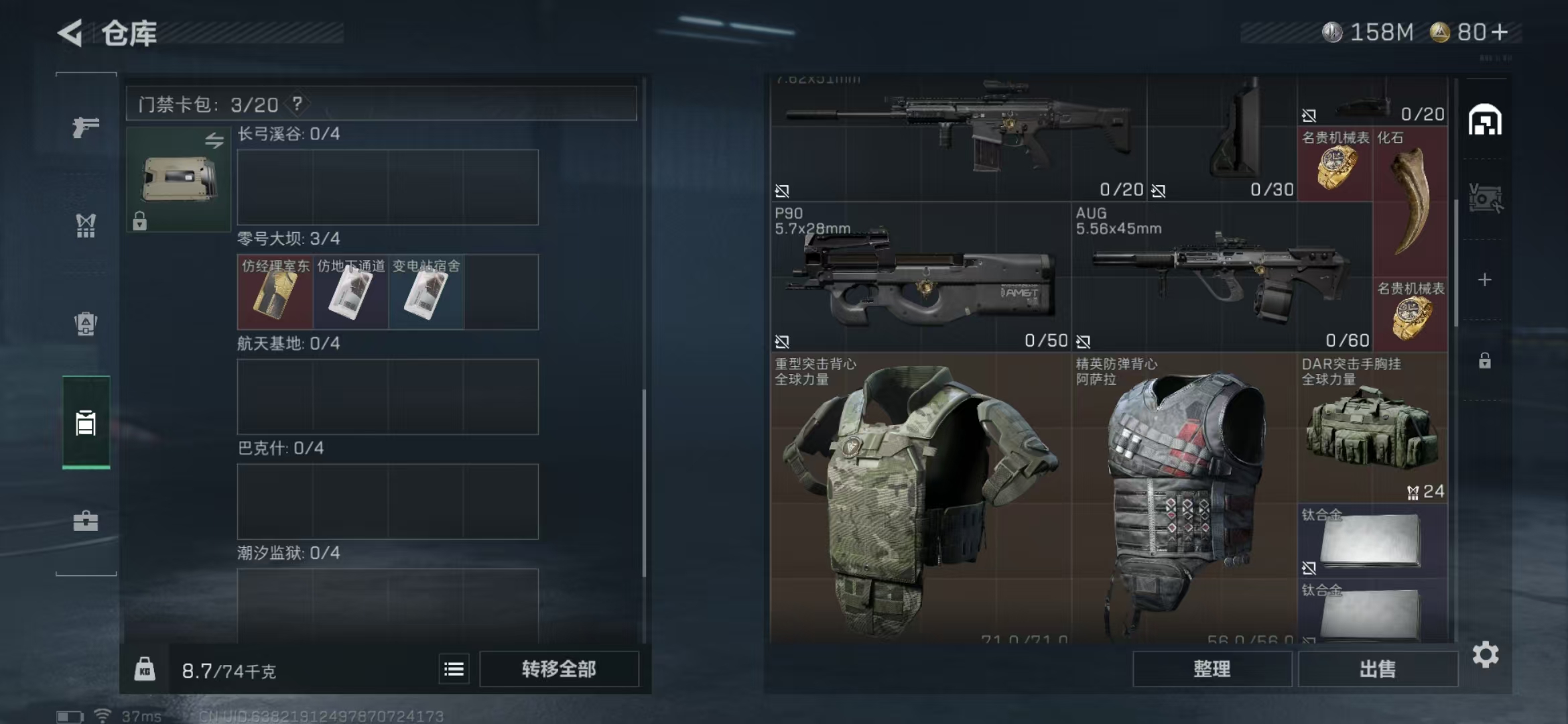Screen dimensions: 1568x724
Task: Select the P90 submachine gun
Action: (920, 277)
